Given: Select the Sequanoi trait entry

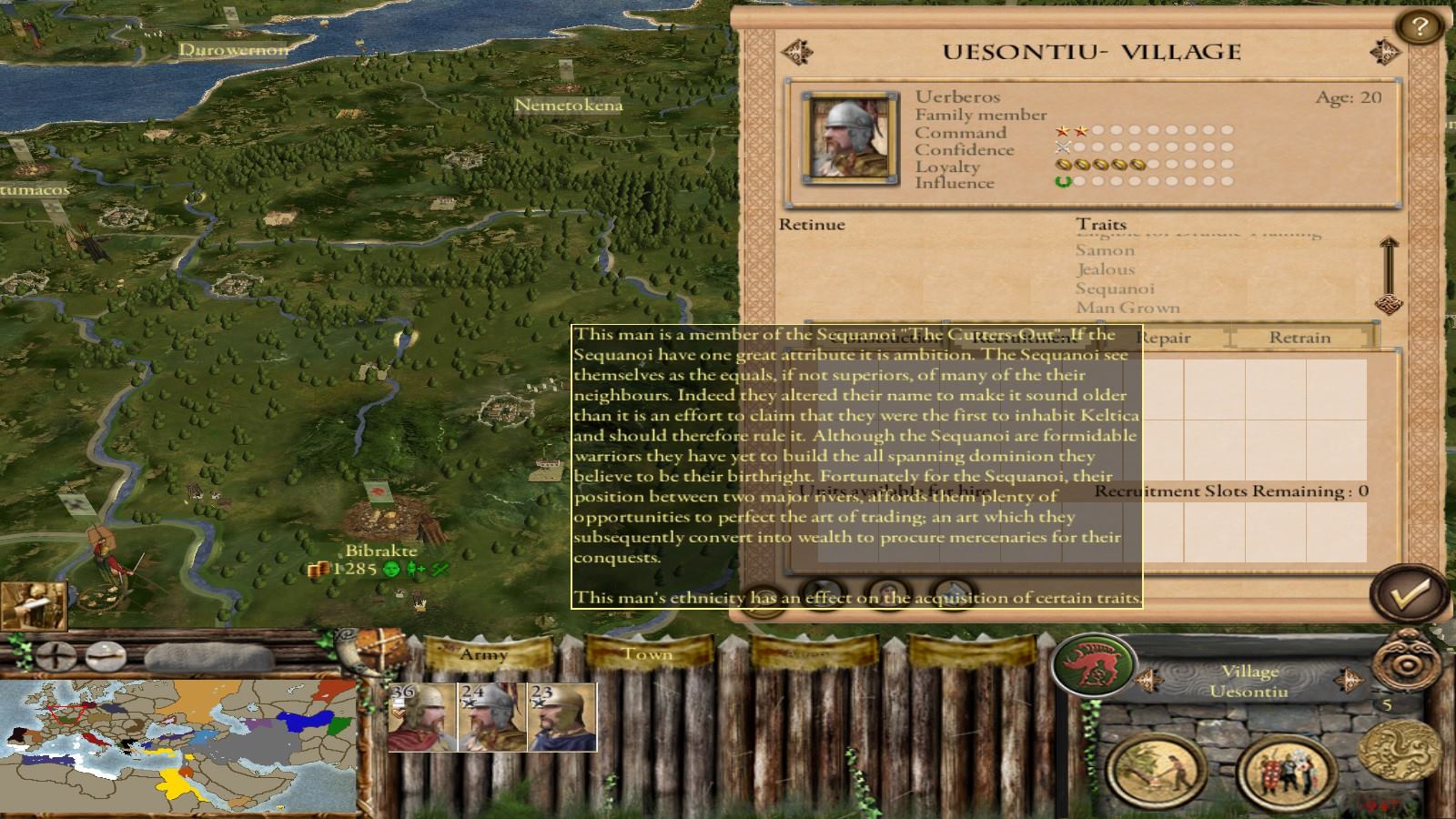Looking at the screenshot, I should pos(1114,288).
